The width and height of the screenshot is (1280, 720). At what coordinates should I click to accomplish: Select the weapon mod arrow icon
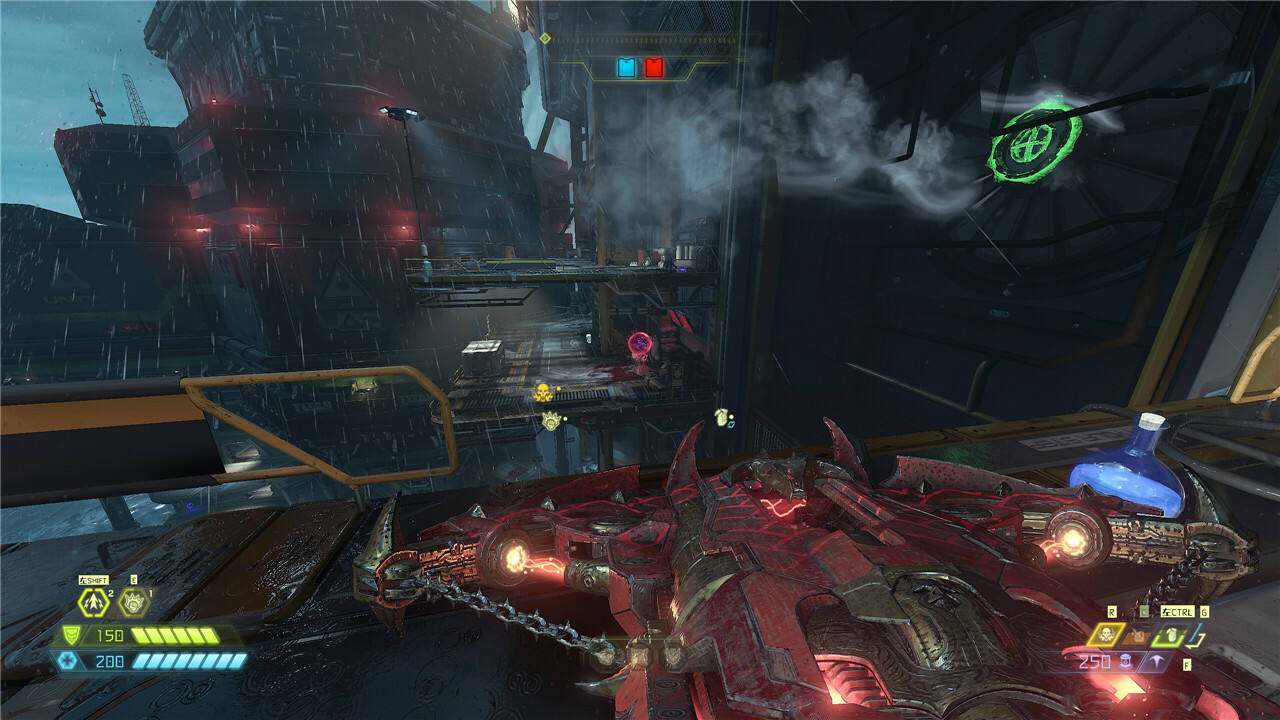(x=1157, y=661)
